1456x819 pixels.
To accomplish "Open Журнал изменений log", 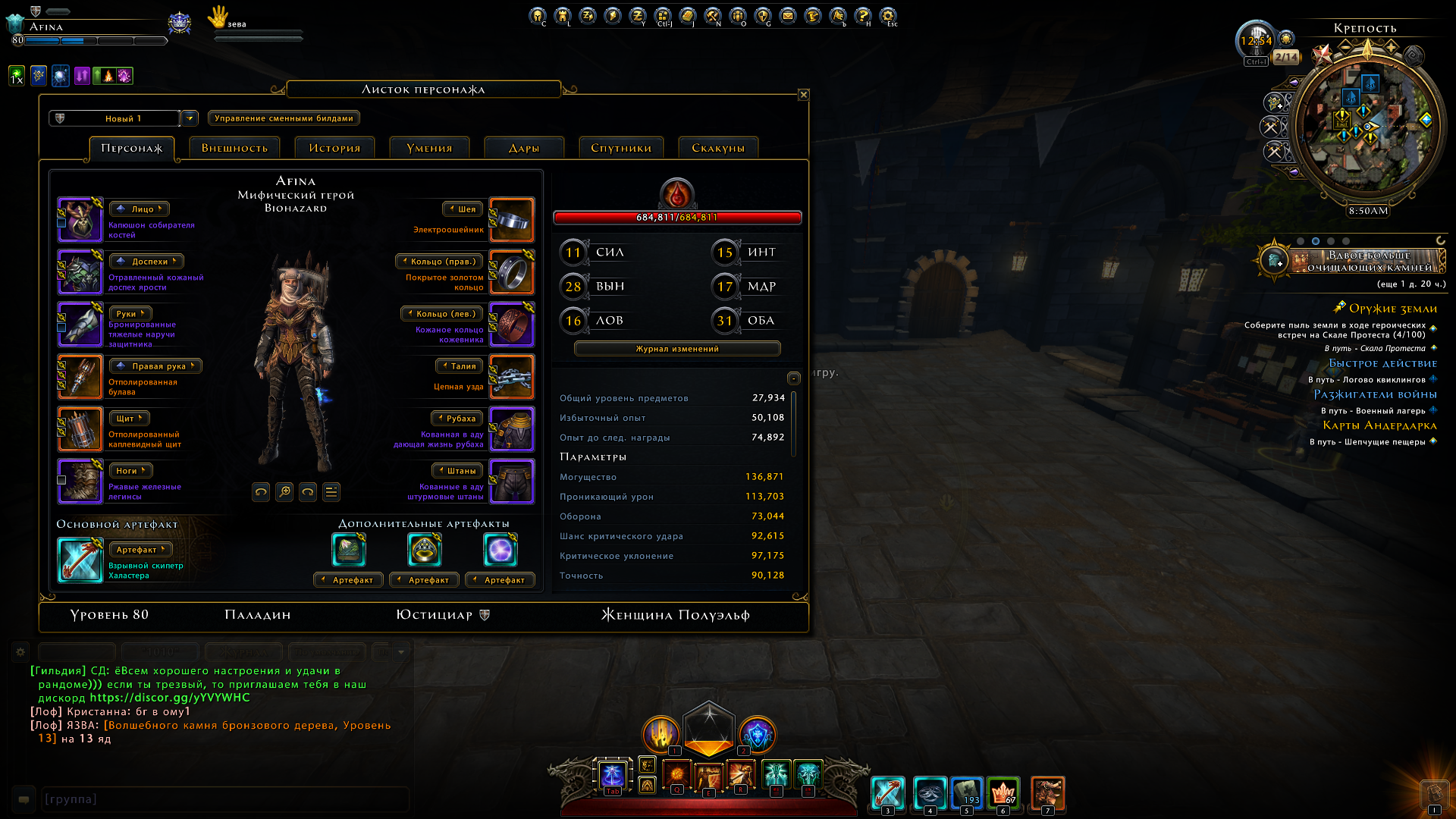I will pyautogui.click(x=677, y=349).
